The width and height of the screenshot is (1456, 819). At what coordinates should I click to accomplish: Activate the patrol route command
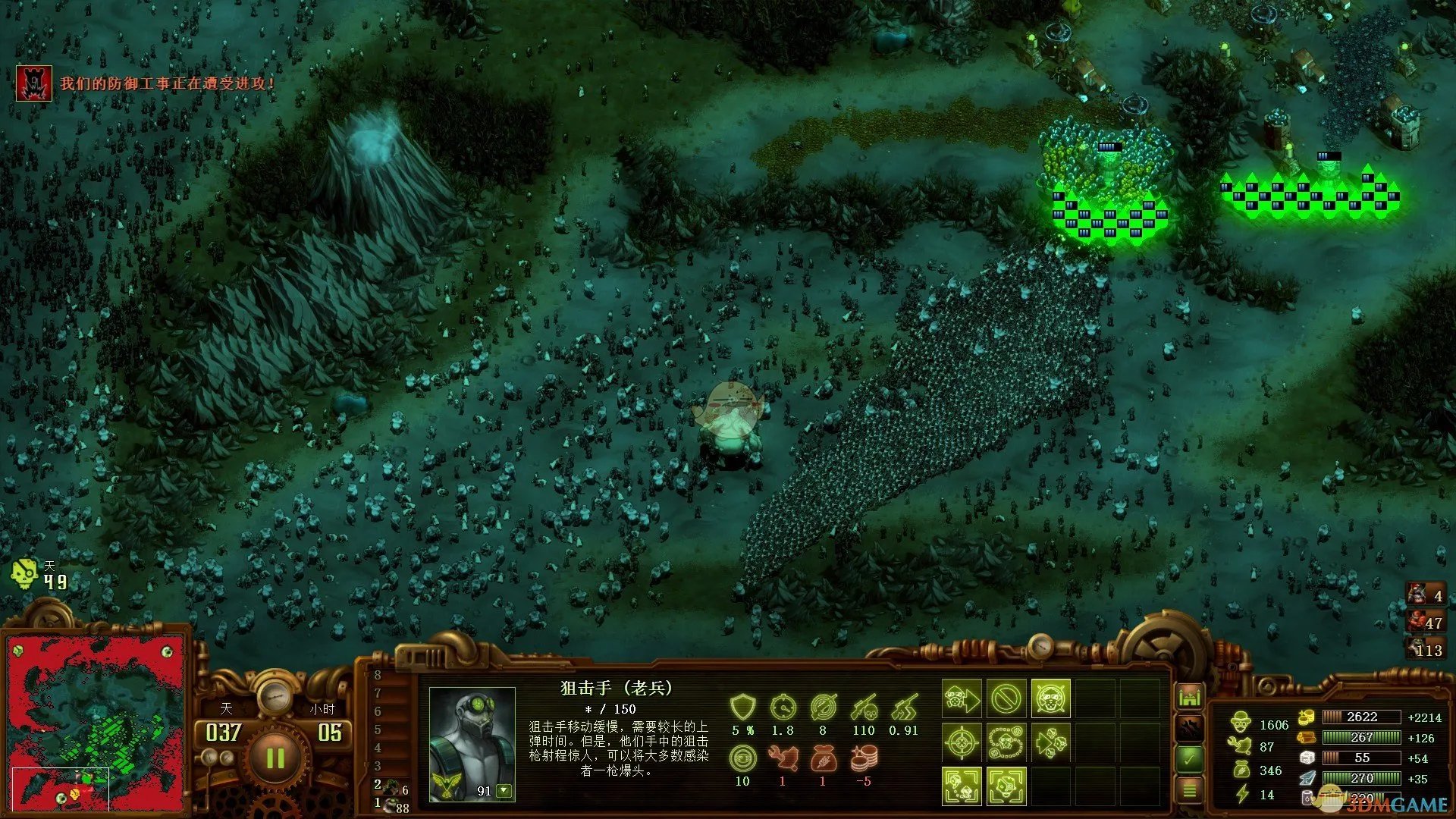(x=1006, y=742)
